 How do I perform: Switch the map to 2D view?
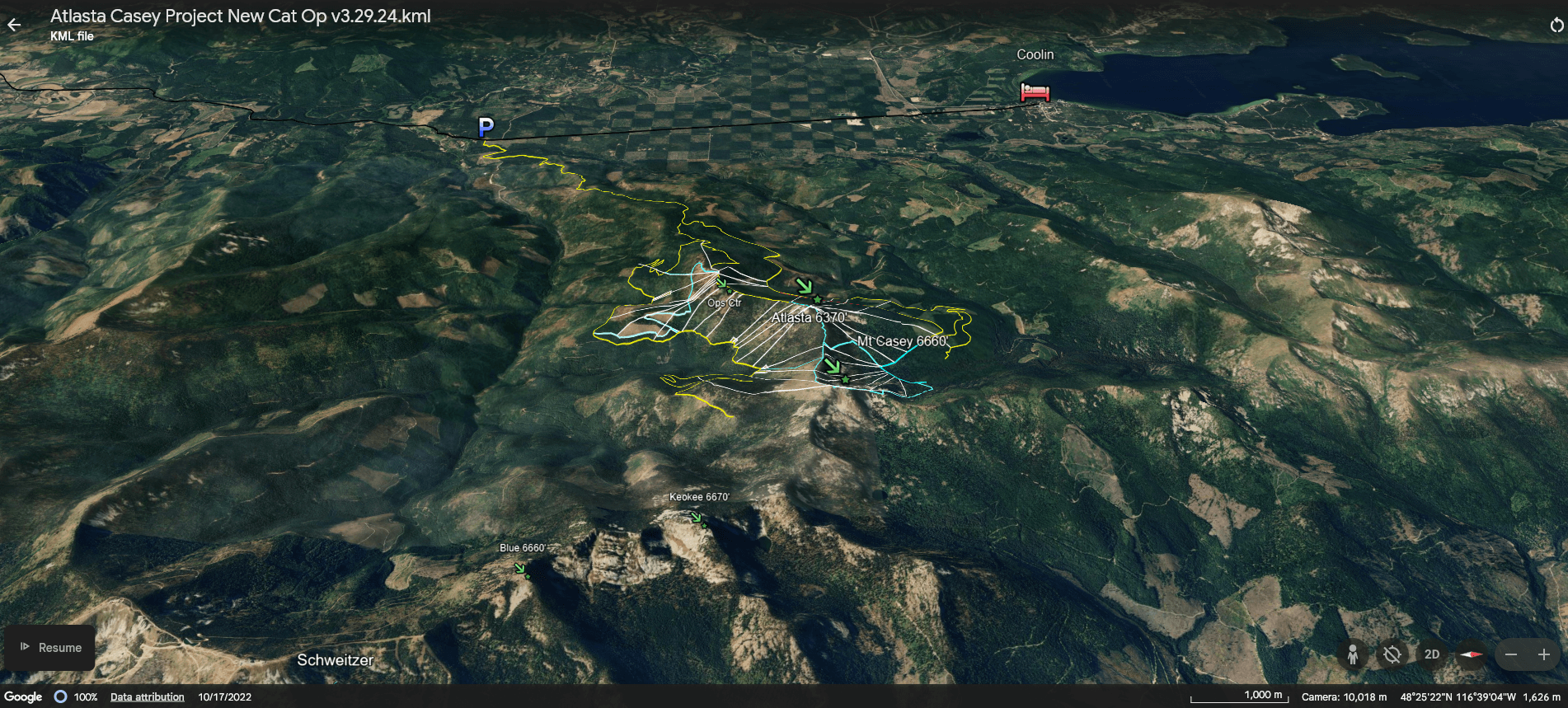(x=1431, y=654)
